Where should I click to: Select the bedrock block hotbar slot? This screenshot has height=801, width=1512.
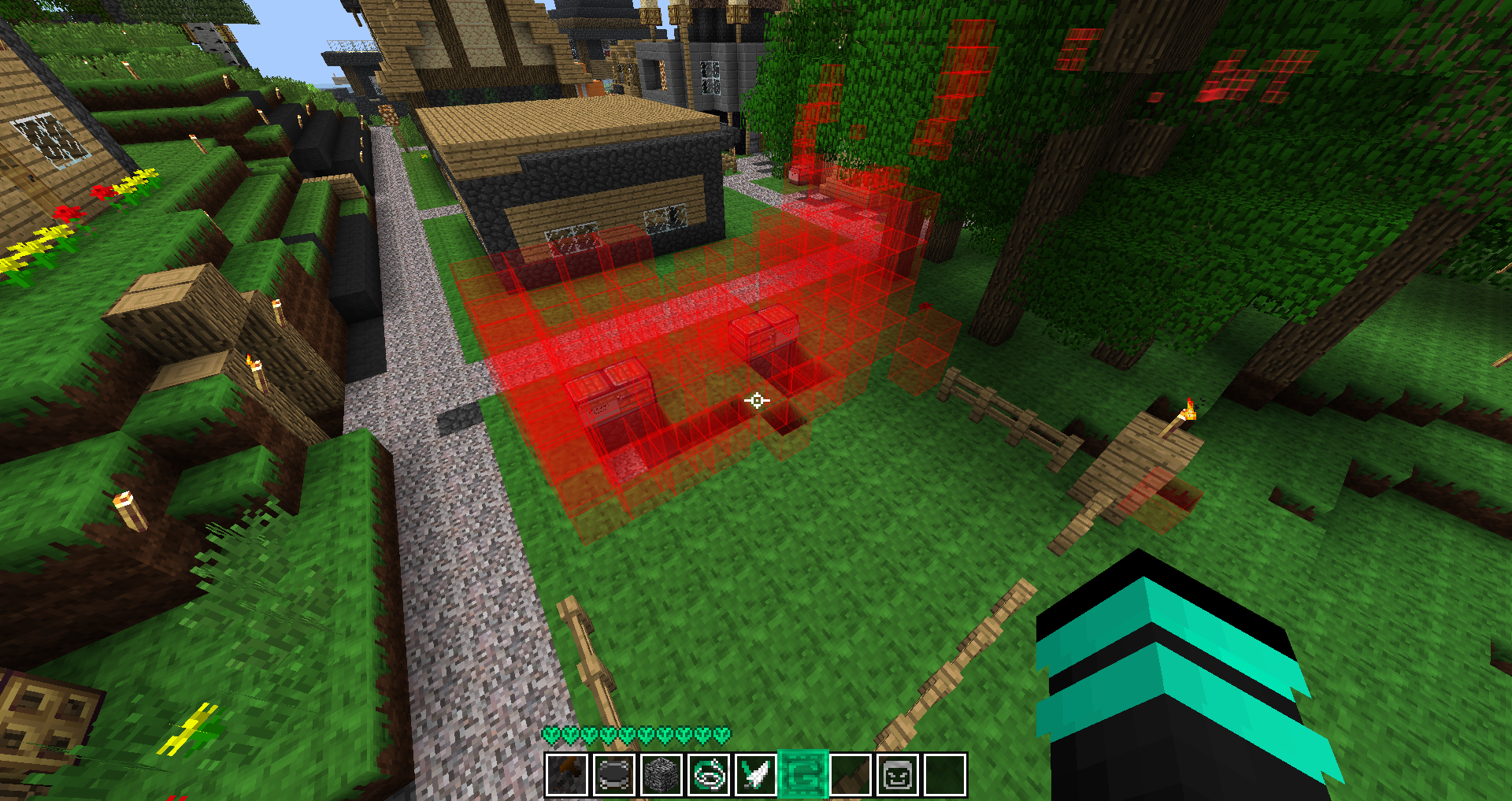pos(661,775)
